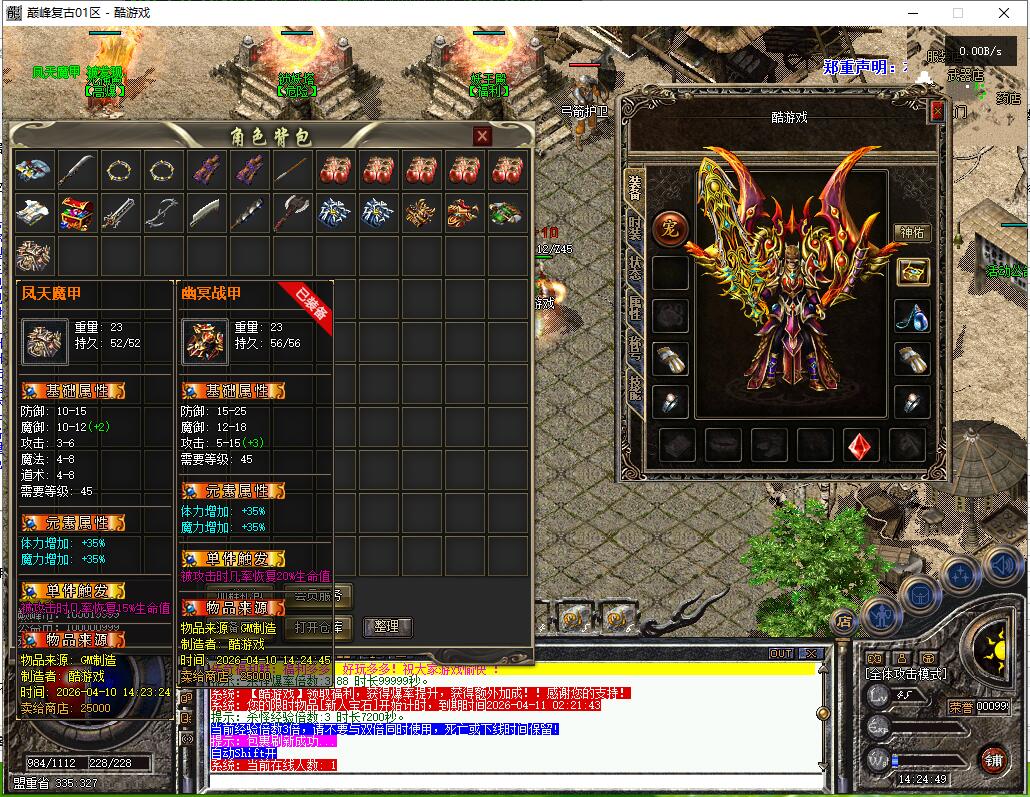Activate the 神佑 button

pos(911,232)
